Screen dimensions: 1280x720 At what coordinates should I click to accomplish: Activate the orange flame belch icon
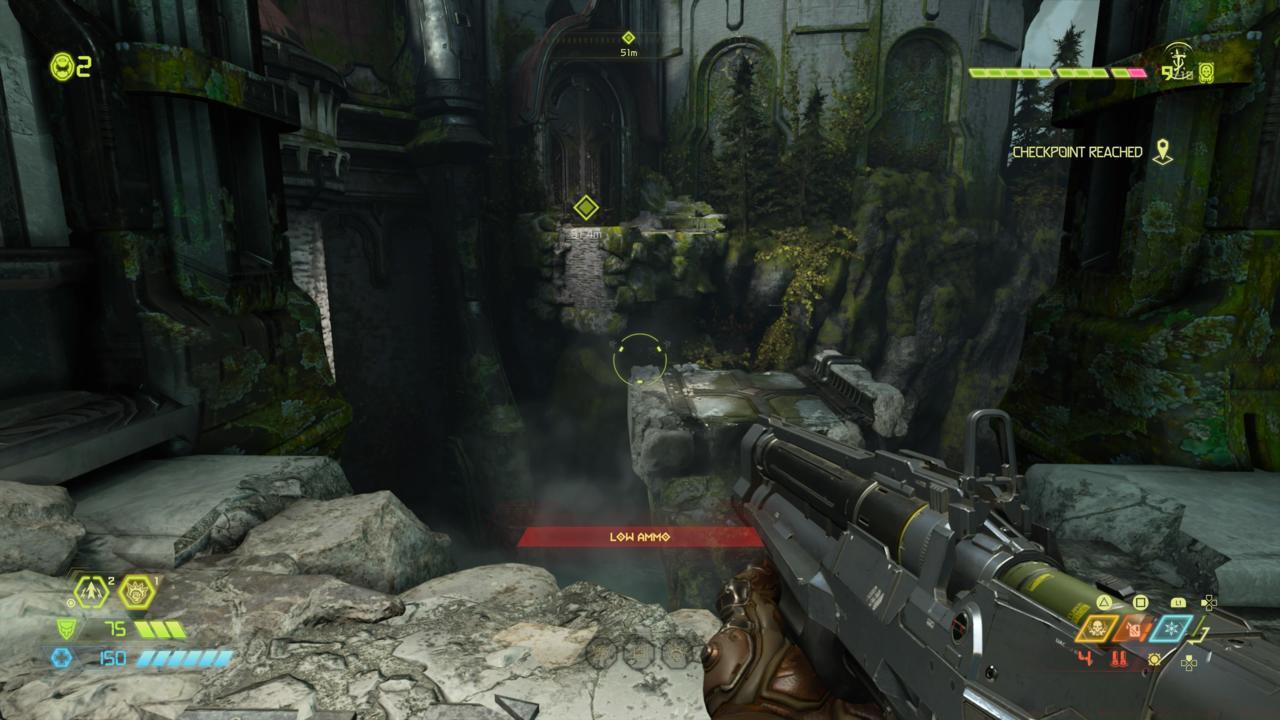[x=1134, y=629]
